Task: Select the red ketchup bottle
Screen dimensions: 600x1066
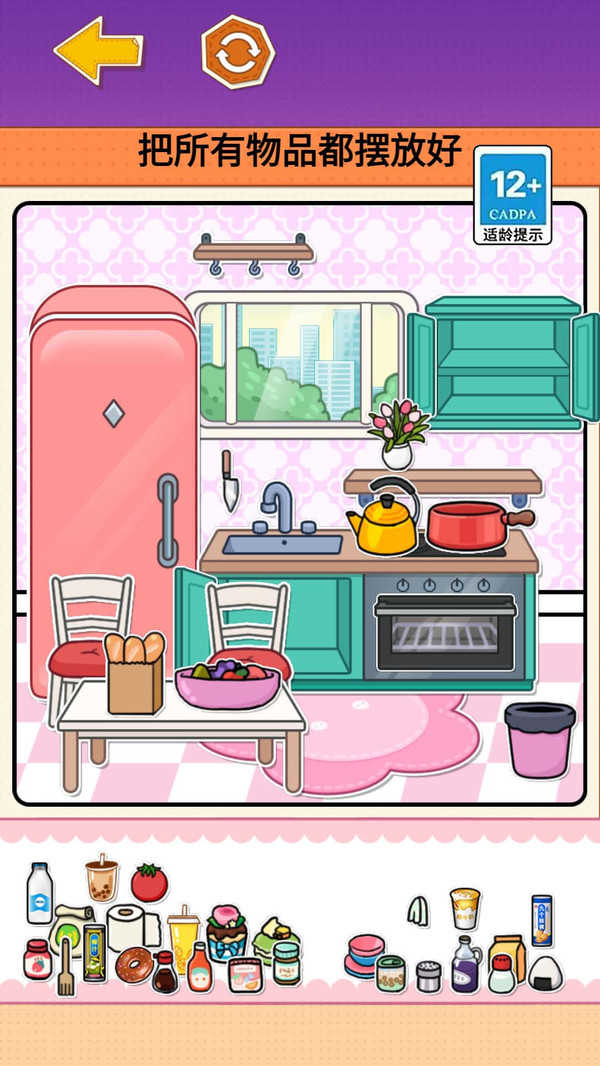Action: click(200, 968)
